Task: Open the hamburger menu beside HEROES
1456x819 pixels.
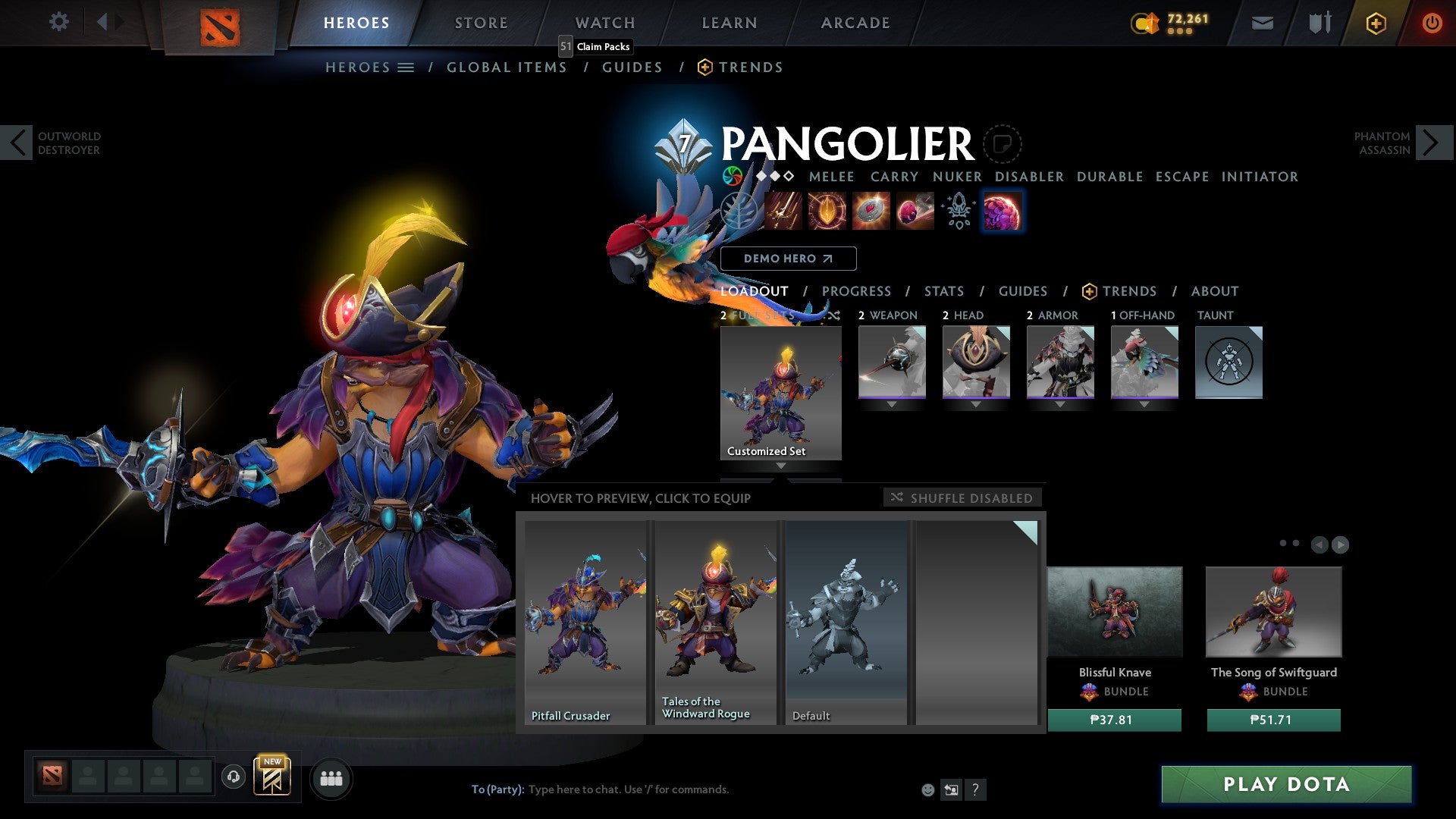Action: pos(405,67)
